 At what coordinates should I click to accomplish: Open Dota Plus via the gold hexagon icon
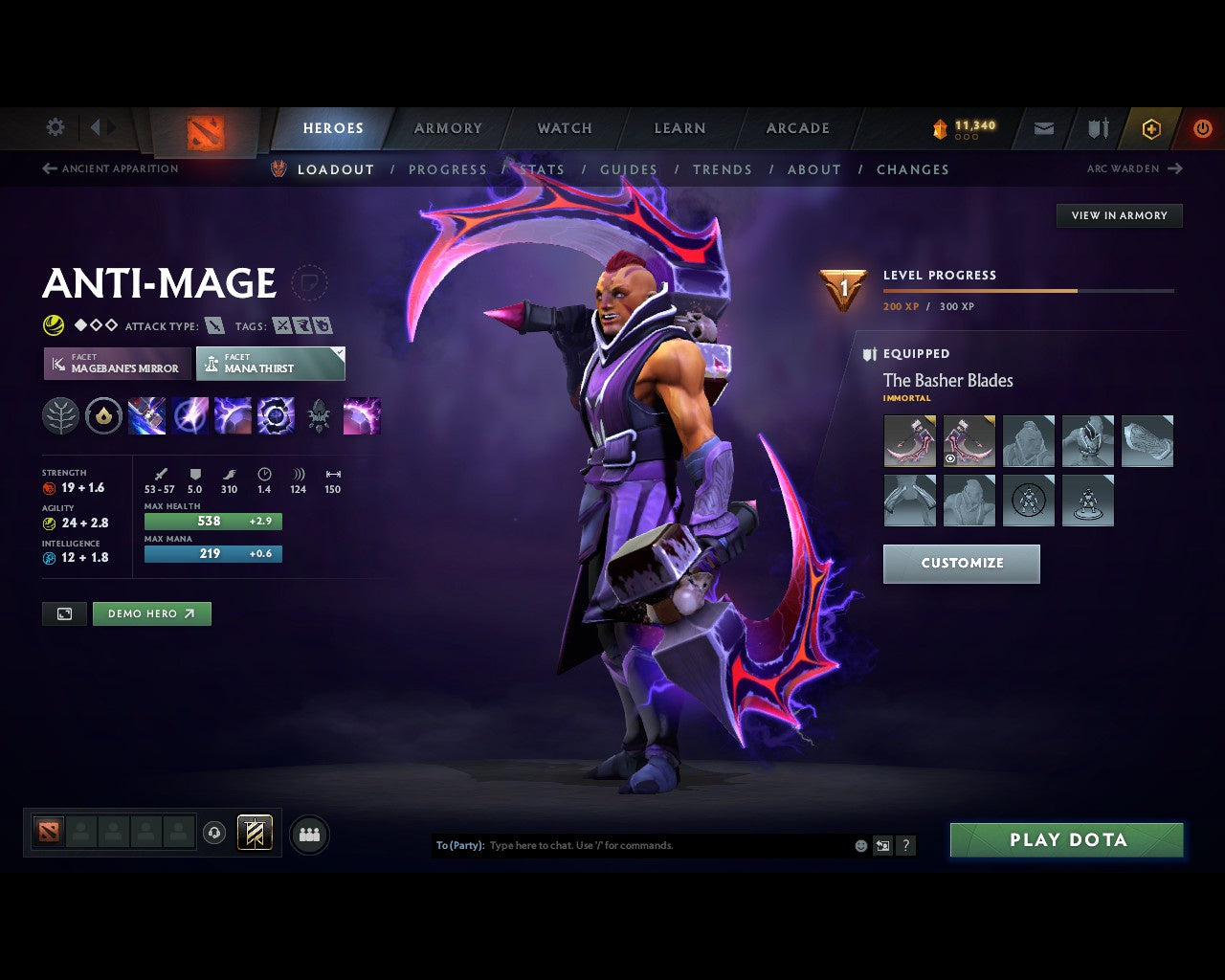1151,128
